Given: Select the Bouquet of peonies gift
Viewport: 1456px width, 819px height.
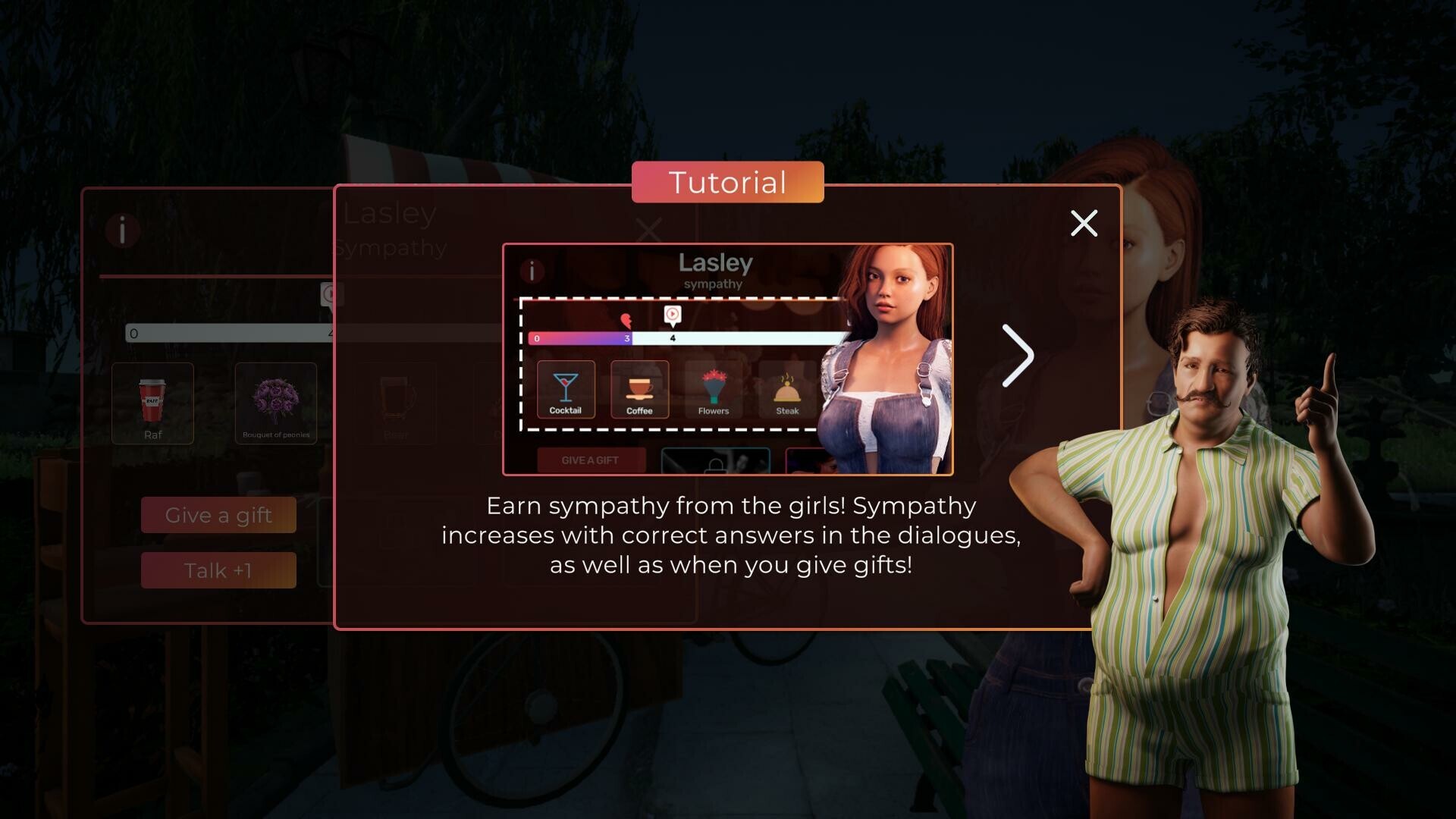Looking at the screenshot, I should pos(276,403).
